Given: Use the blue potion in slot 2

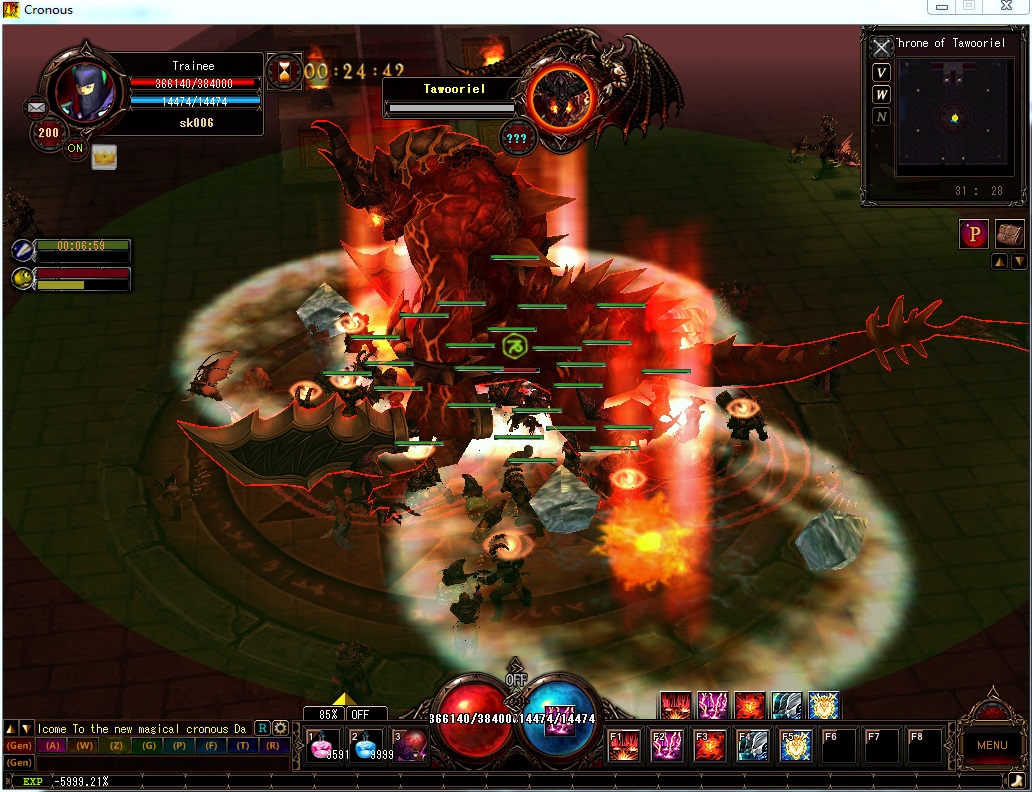Looking at the screenshot, I should (x=368, y=746).
